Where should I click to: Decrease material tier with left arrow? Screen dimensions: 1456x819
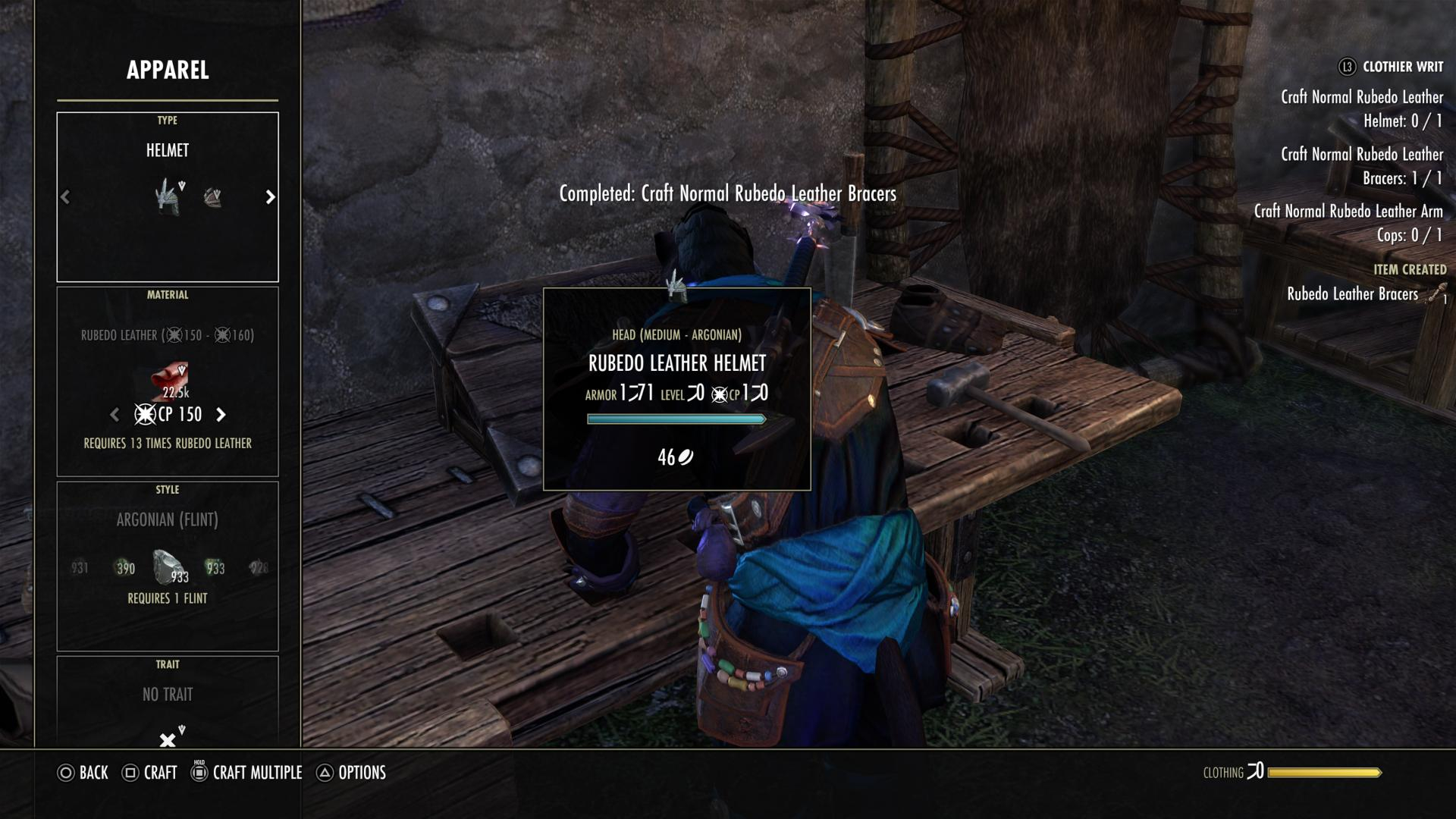115,414
